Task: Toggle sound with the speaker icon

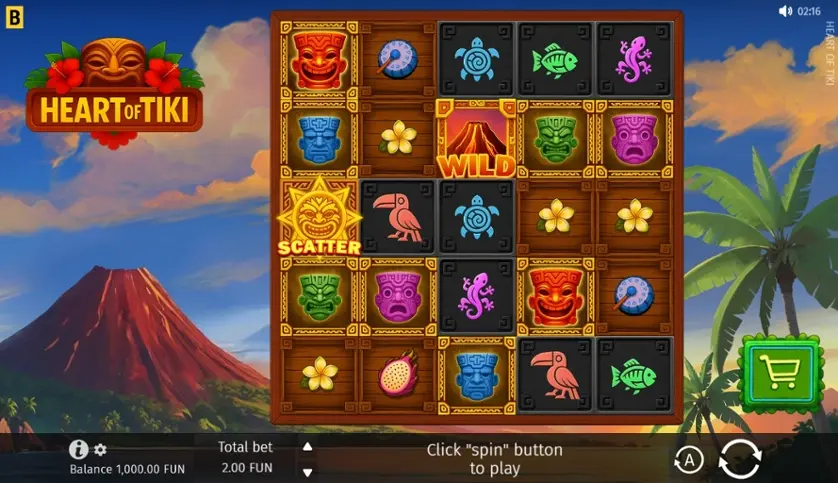Action: pyautogui.click(x=785, y=11)
